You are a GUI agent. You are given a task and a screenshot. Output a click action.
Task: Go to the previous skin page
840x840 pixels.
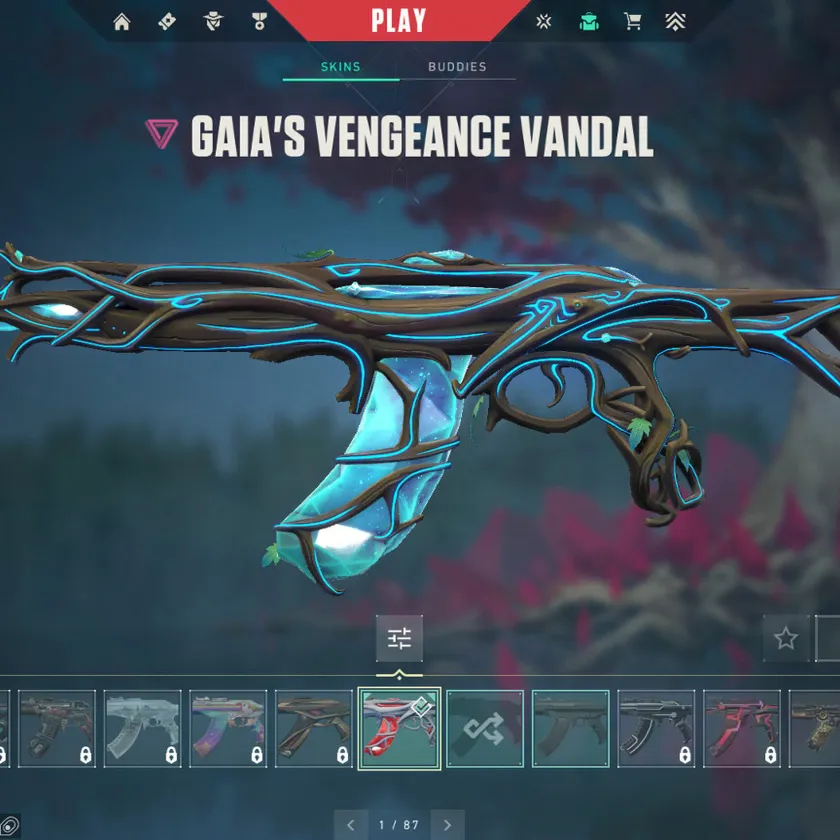[x=351, y=825]
